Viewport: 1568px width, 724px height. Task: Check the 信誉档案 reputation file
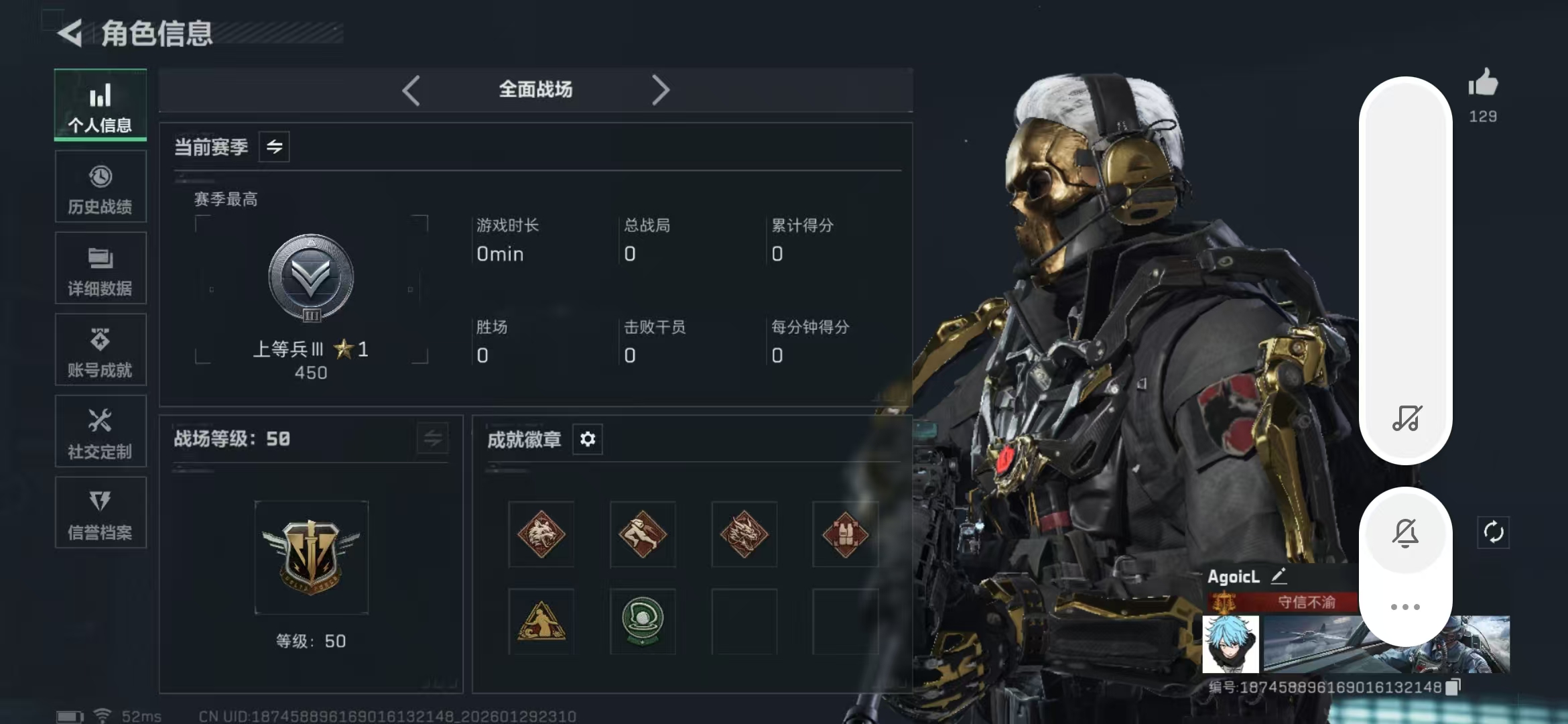[x=100, y=513]
